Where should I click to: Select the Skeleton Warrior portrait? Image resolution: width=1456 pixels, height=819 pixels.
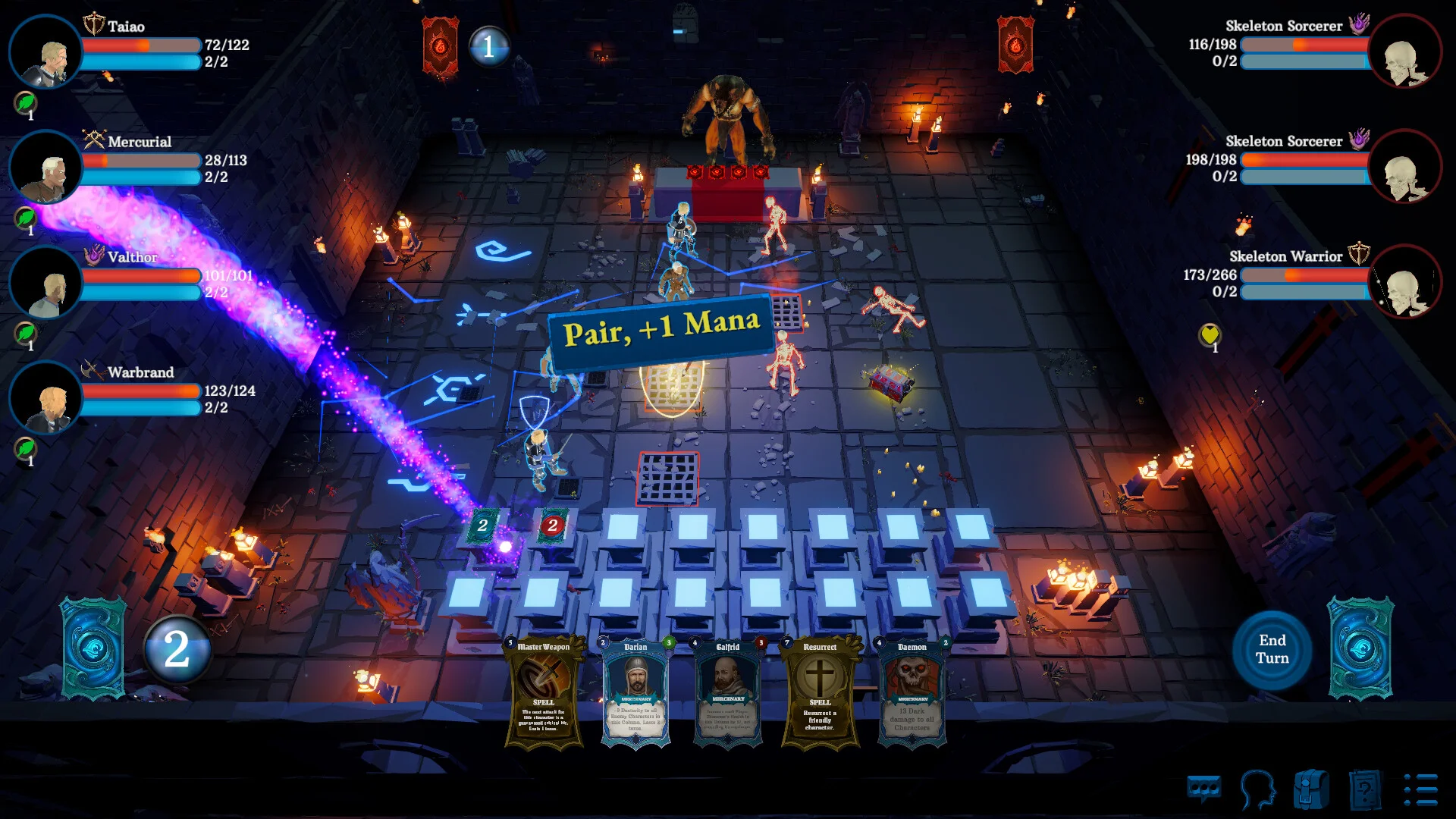point(1404,281)
